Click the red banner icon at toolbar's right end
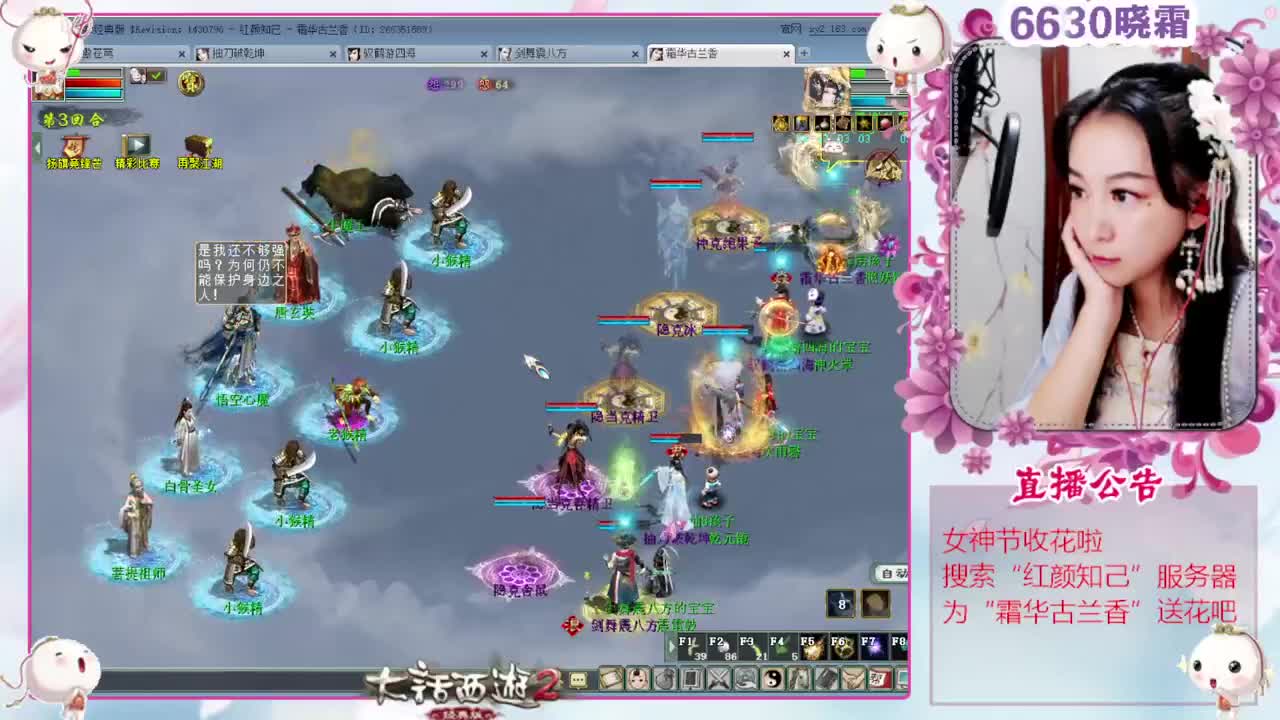Screen dimensions: 1280x720 tap(878, 680)
